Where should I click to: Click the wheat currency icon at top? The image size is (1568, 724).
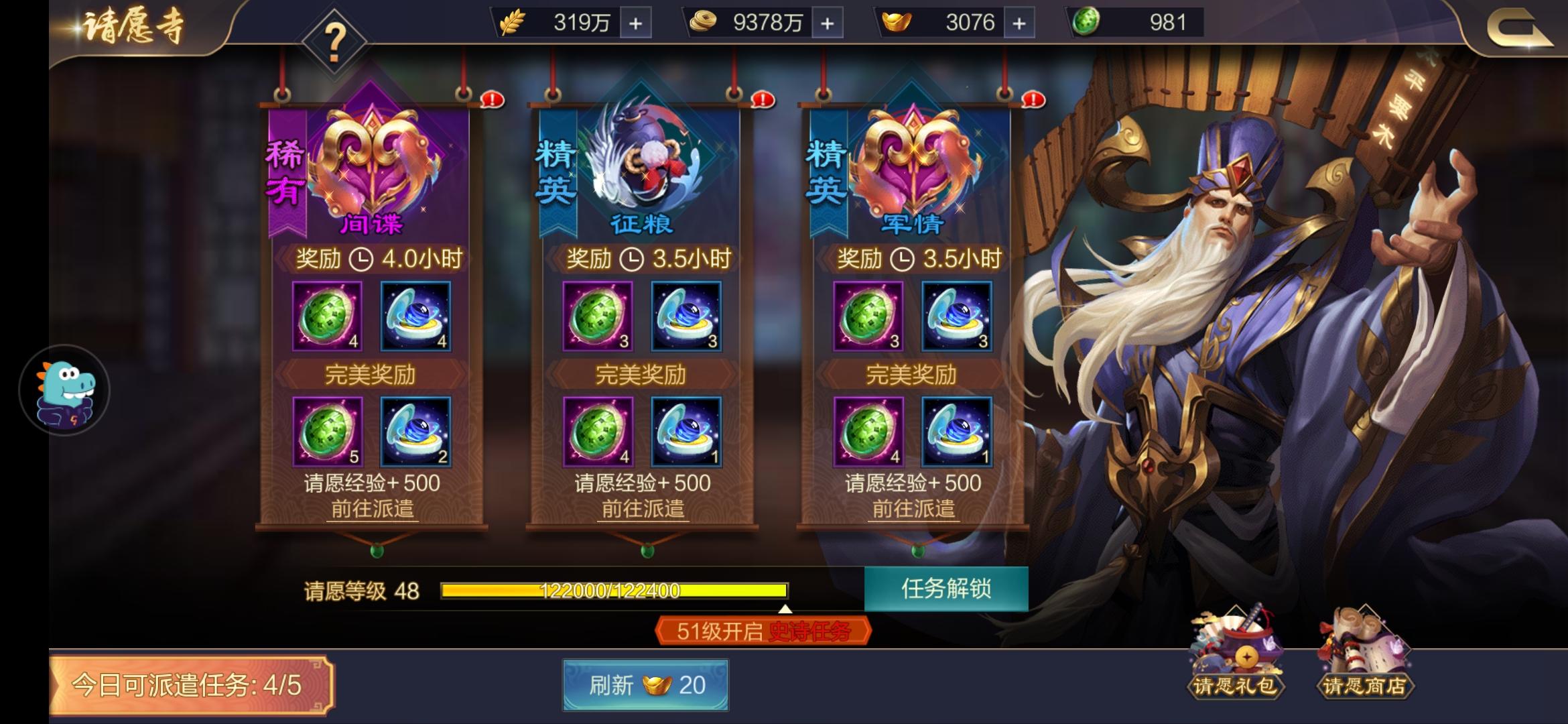512,21
